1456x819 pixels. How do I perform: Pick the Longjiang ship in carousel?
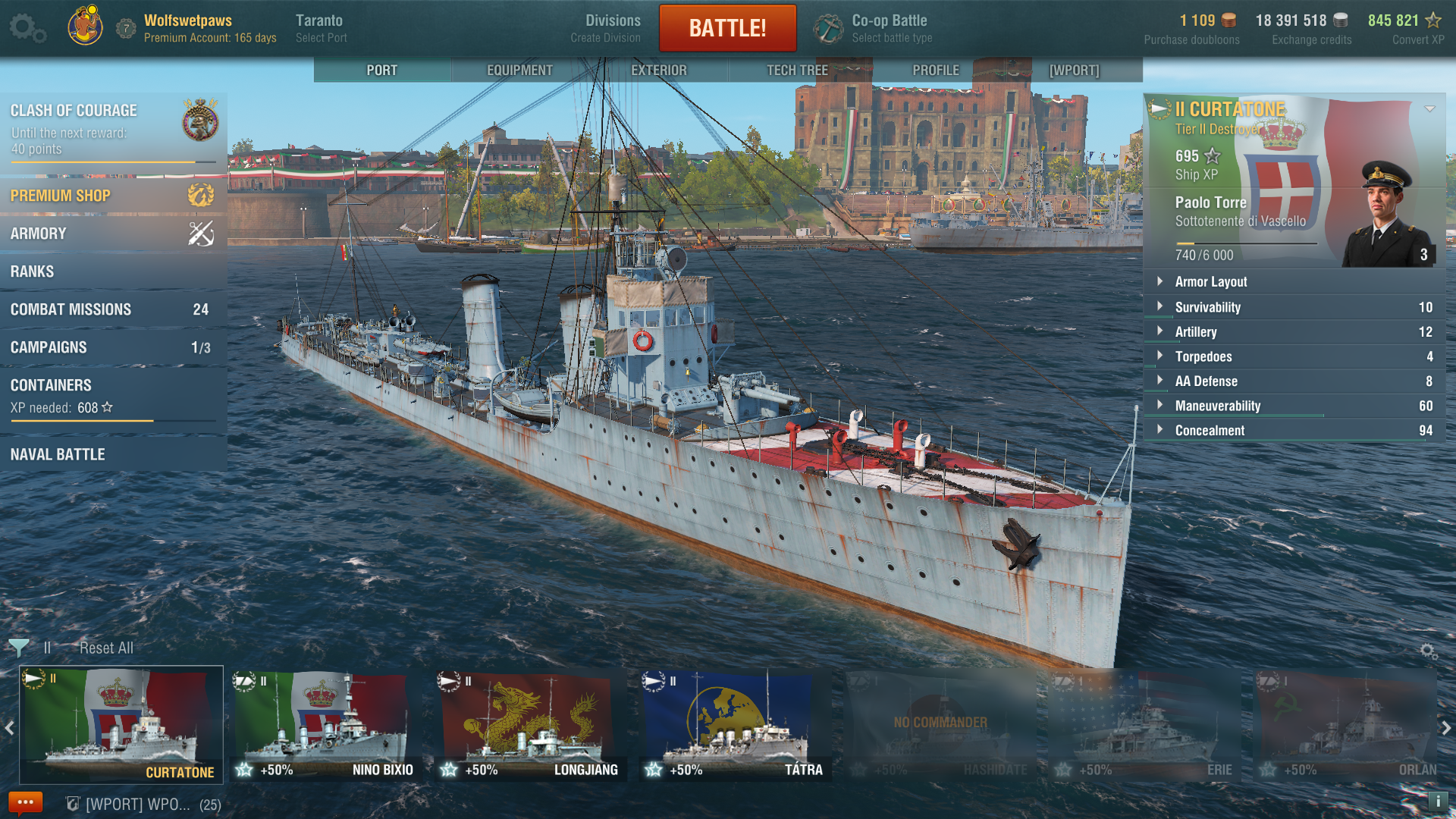529,724
